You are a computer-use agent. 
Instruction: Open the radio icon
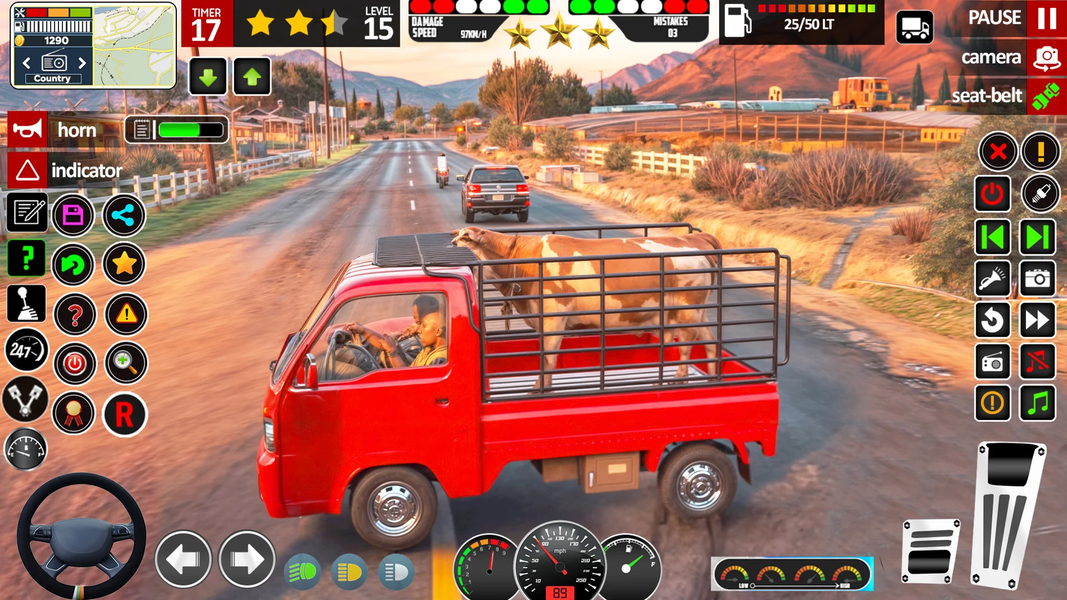tap(993, 362)
